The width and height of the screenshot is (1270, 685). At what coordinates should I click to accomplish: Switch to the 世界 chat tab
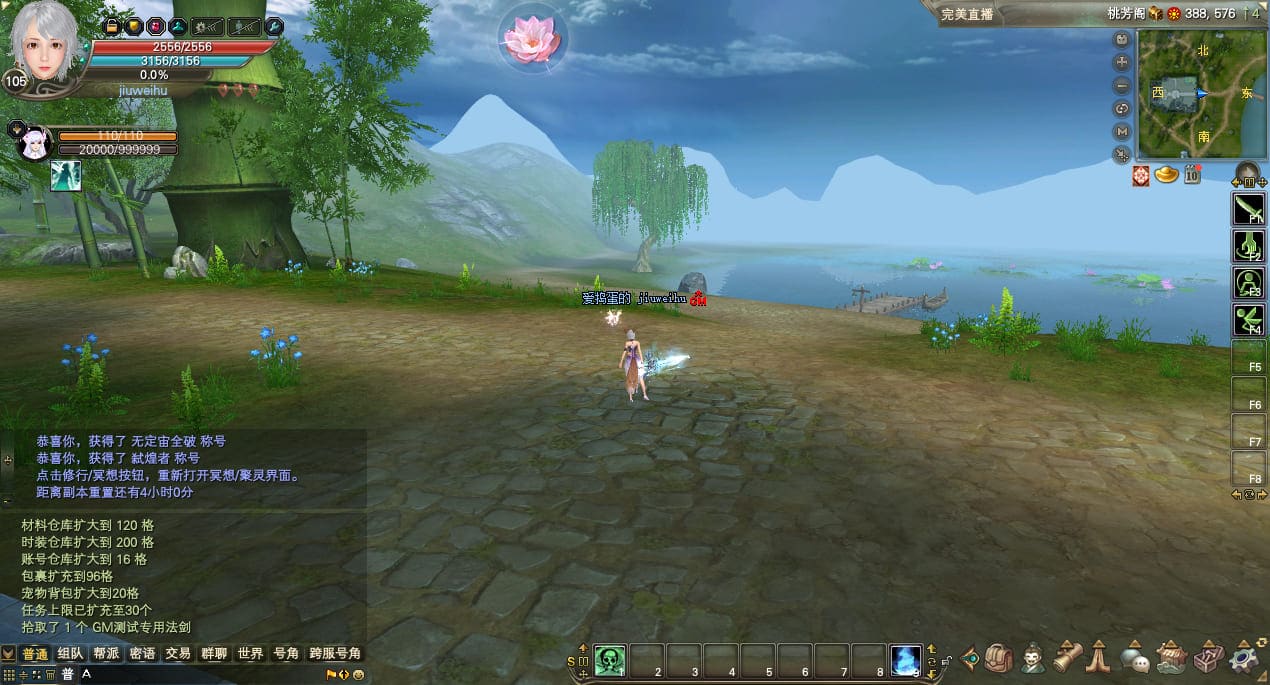coord(249,654)
